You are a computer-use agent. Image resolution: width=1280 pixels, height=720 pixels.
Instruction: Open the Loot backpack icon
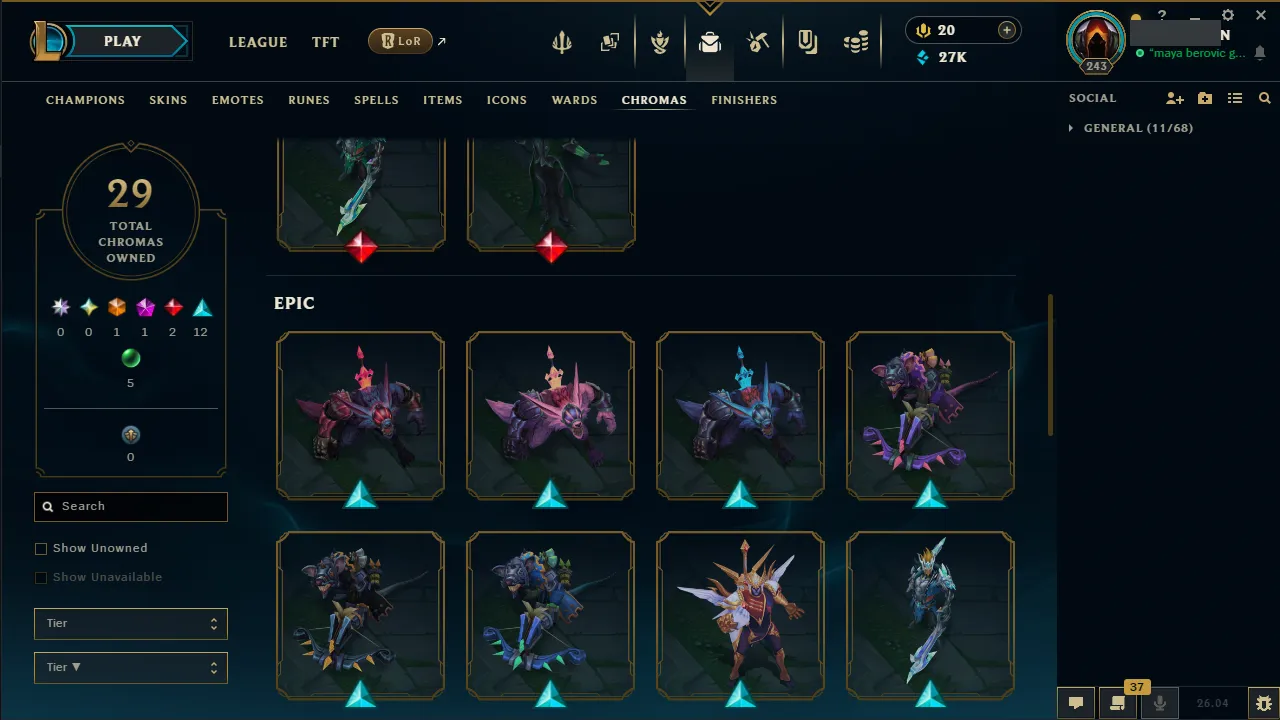[710, 41]
